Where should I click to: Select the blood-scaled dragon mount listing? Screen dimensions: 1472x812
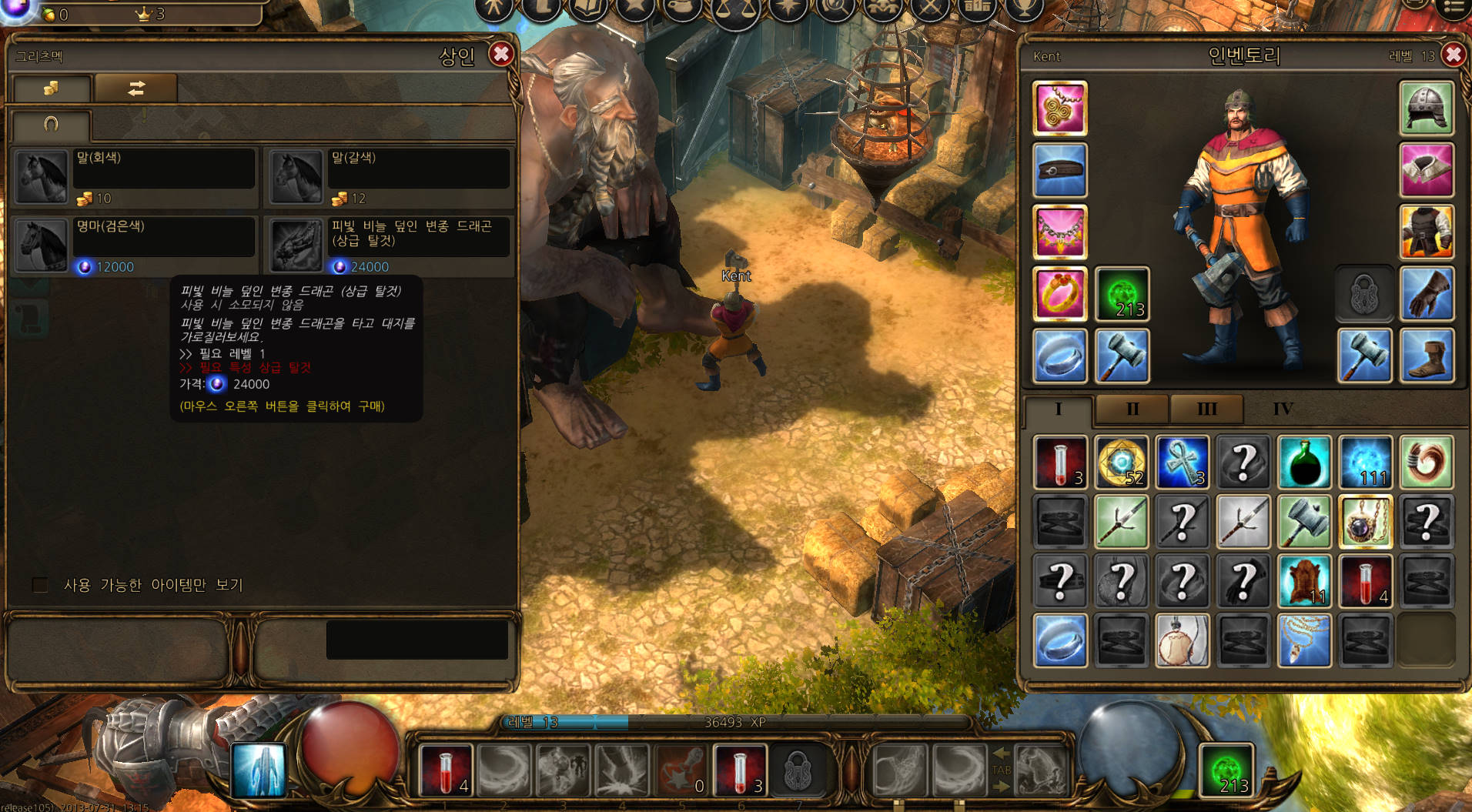point(390,245)
